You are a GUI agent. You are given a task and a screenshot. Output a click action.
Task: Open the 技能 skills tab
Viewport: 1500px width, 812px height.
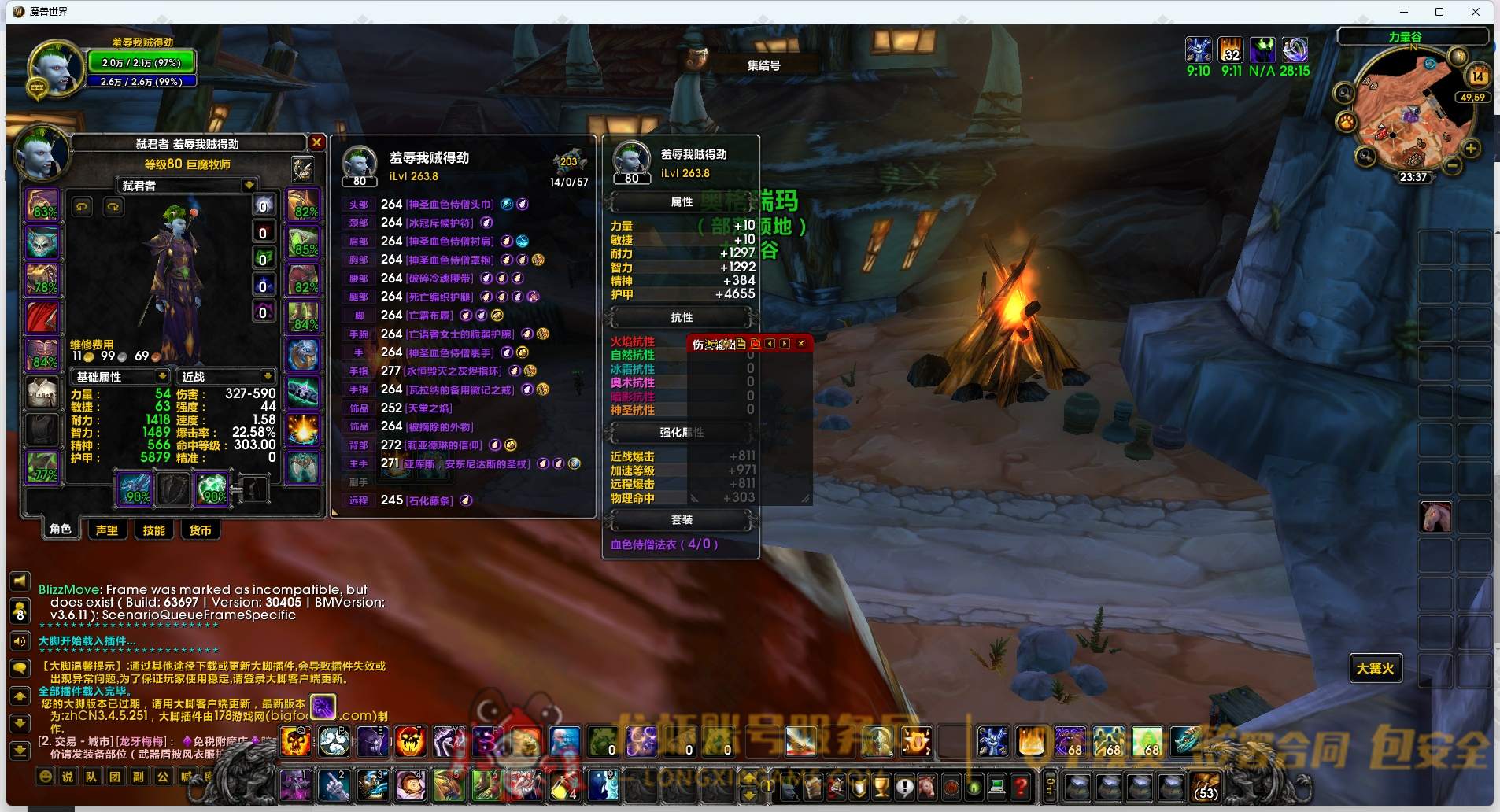[153, 530]
